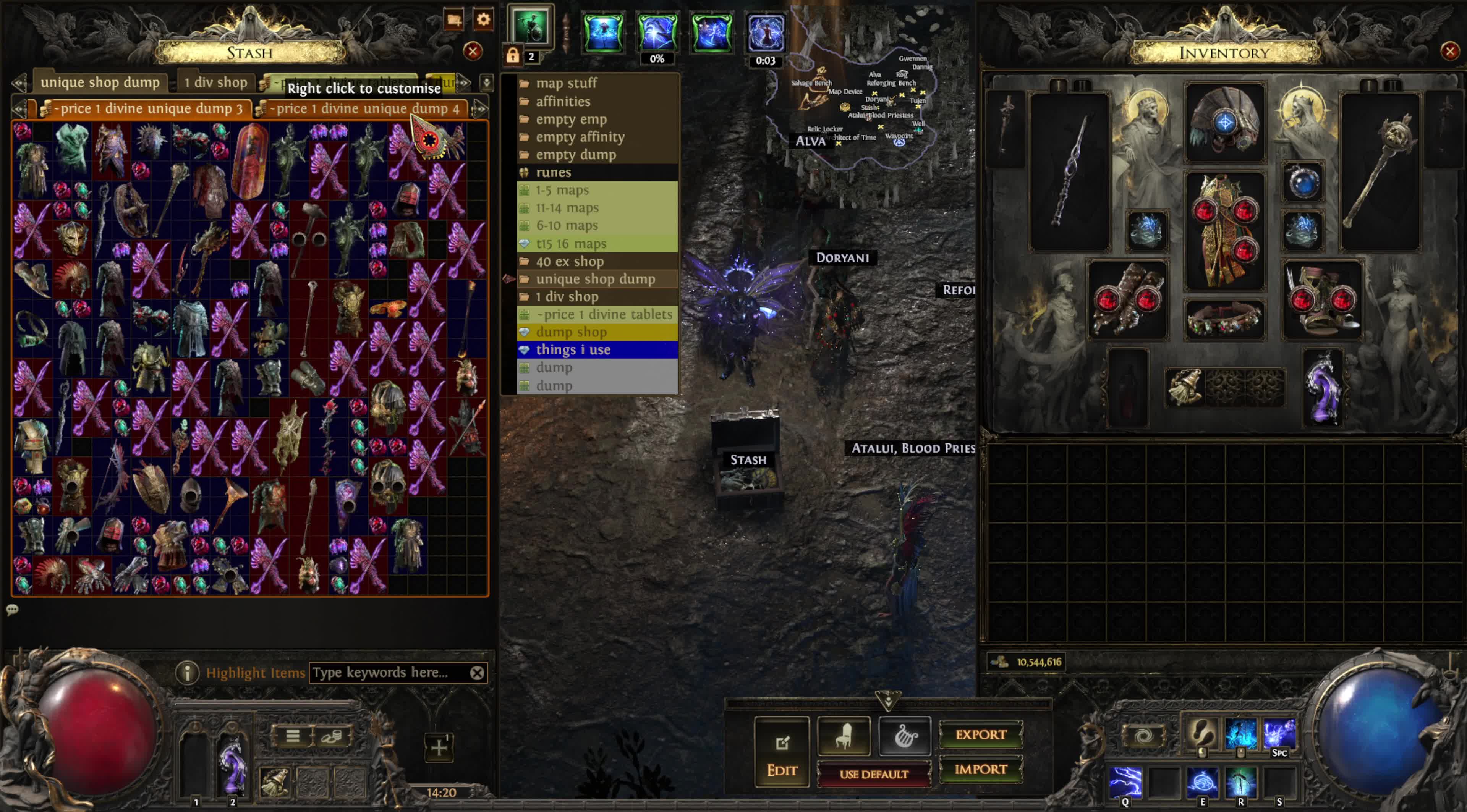Switch to 'price 1 divine unique dump 4' tab
Screen dimensions: 1467x812
tap(364, 109)
